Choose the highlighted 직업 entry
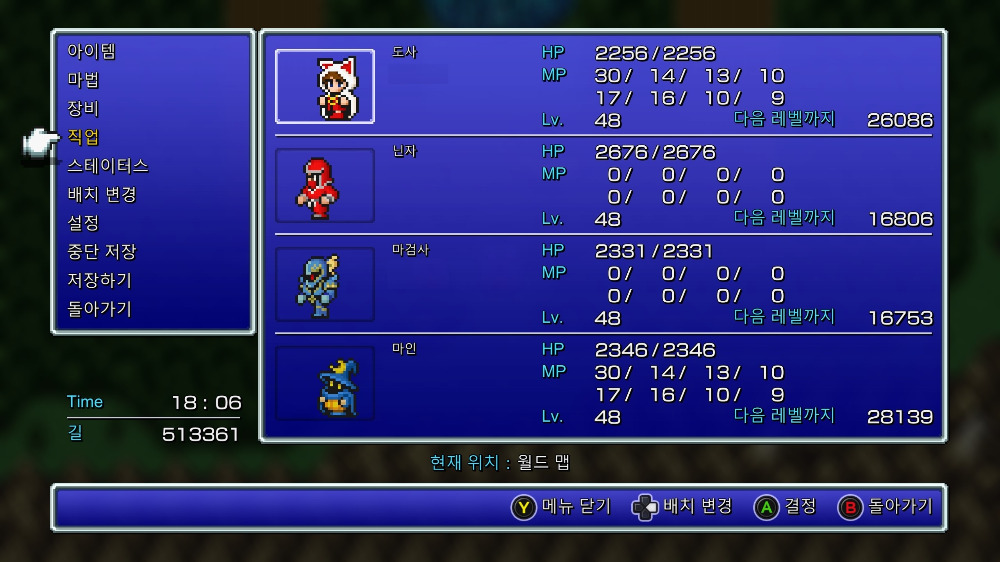This screenshot has height=562, width=1000. tap(84, 137)
